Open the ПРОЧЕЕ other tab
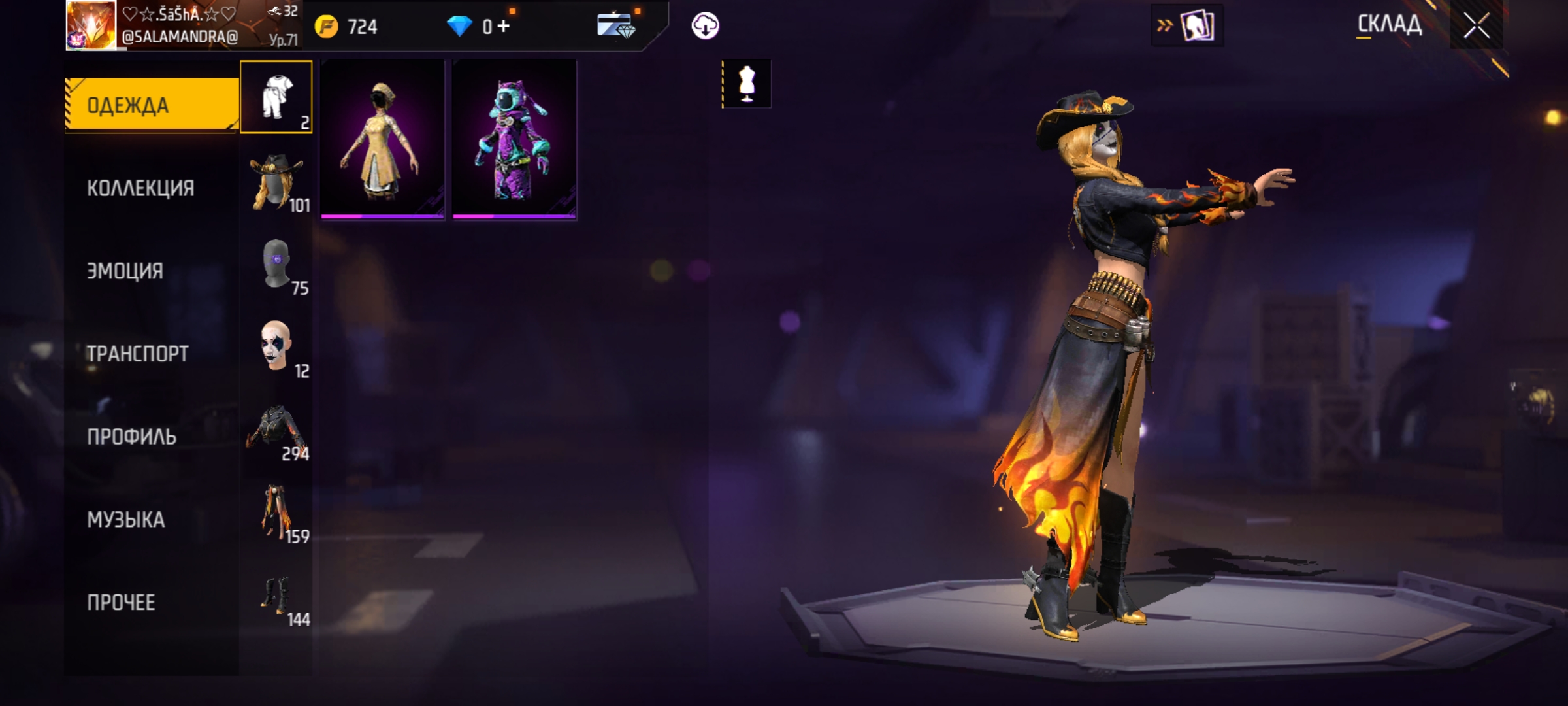The height and width of the screenshot is (706, 1568). (122, 602)
